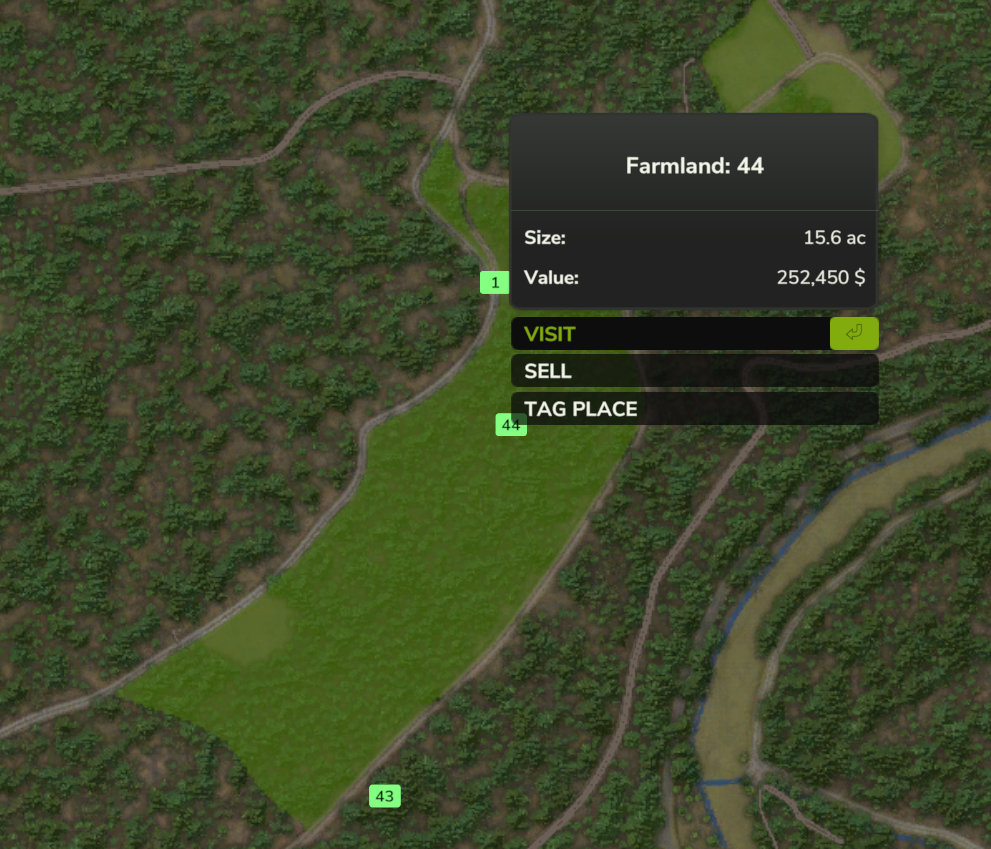Select the SELL option in farmland menu

pos(694,371)
